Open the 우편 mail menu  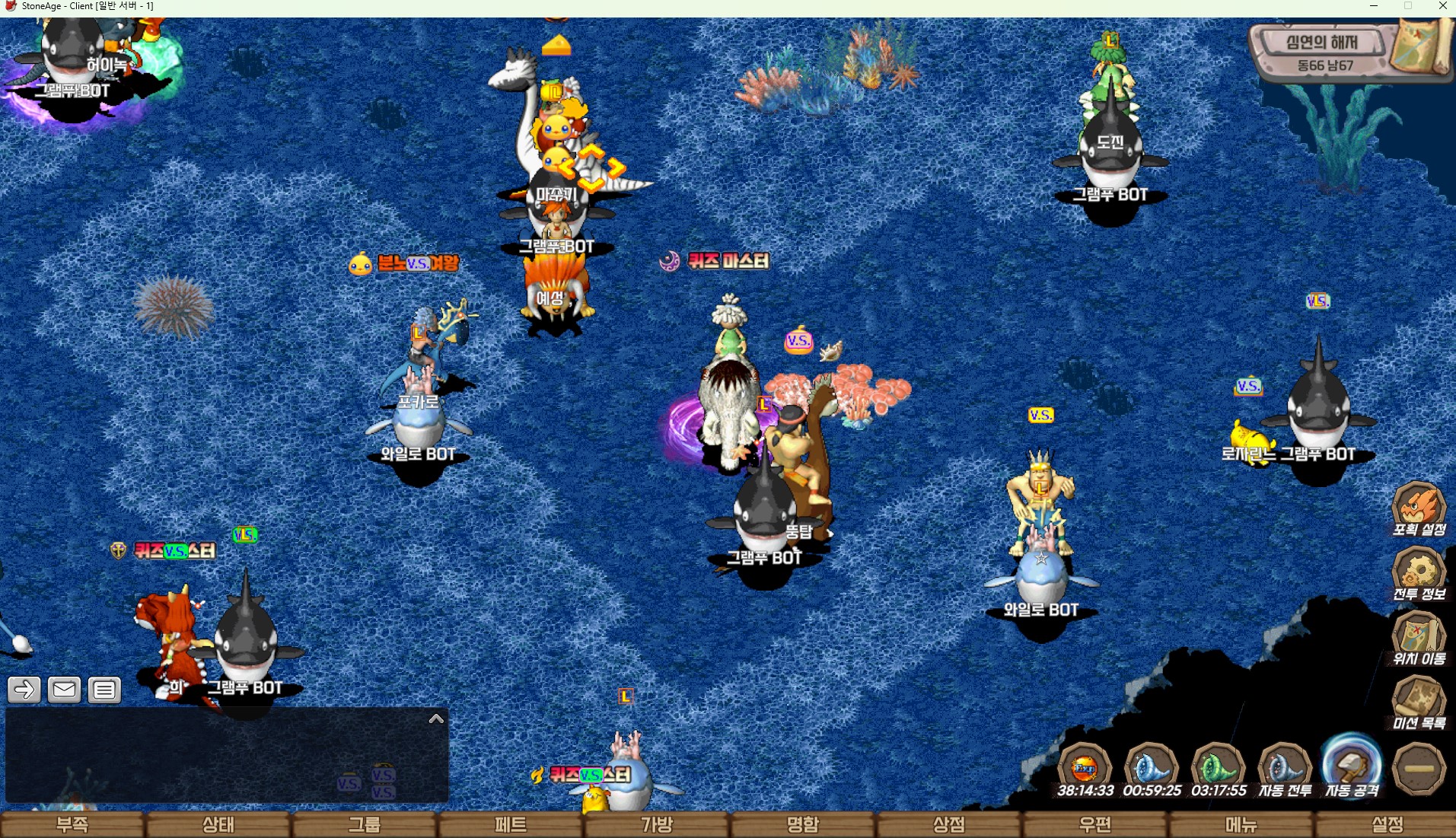pos(1095,824)
